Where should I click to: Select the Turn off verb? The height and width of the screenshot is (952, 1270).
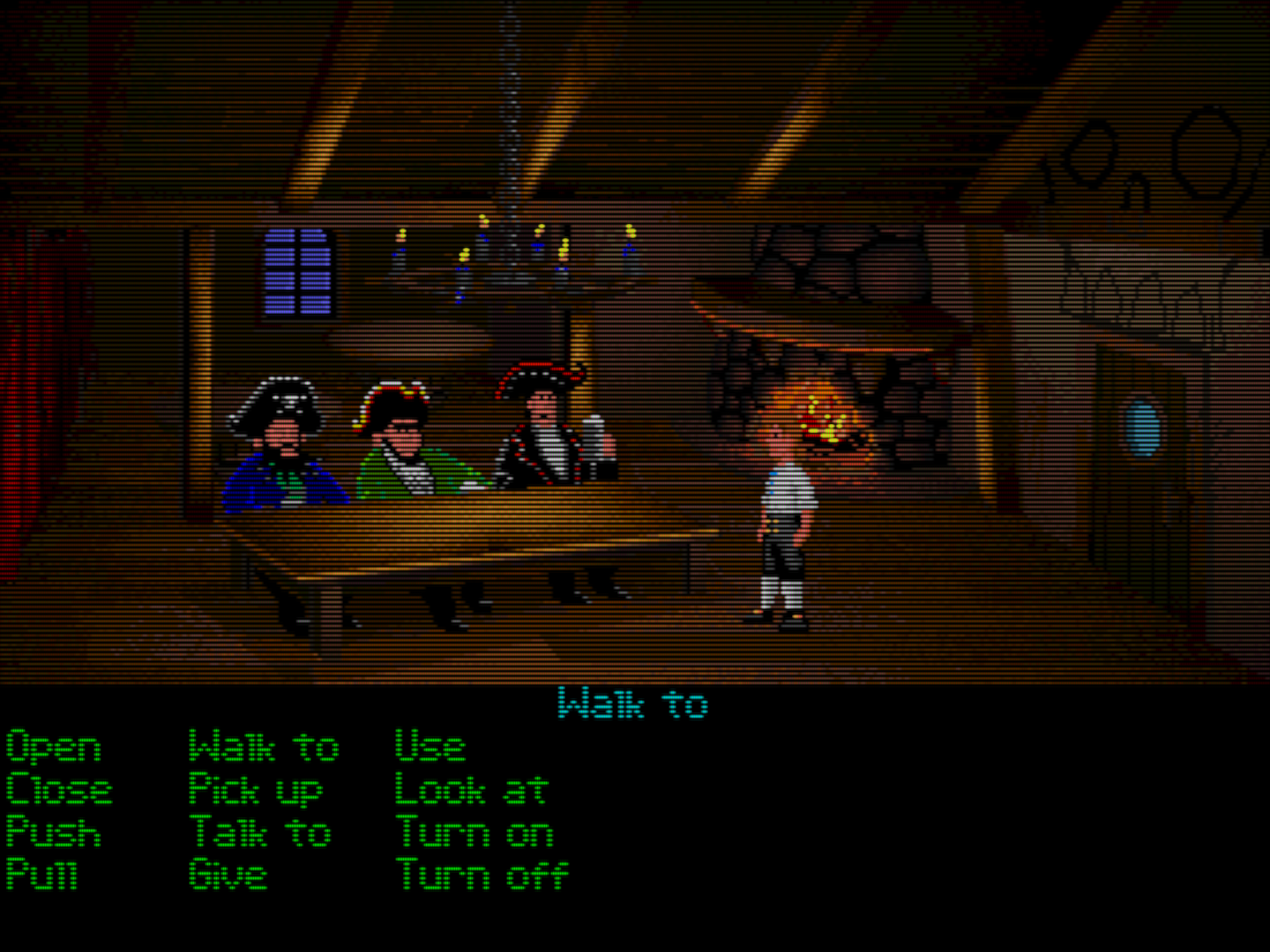tap(482, 874)
